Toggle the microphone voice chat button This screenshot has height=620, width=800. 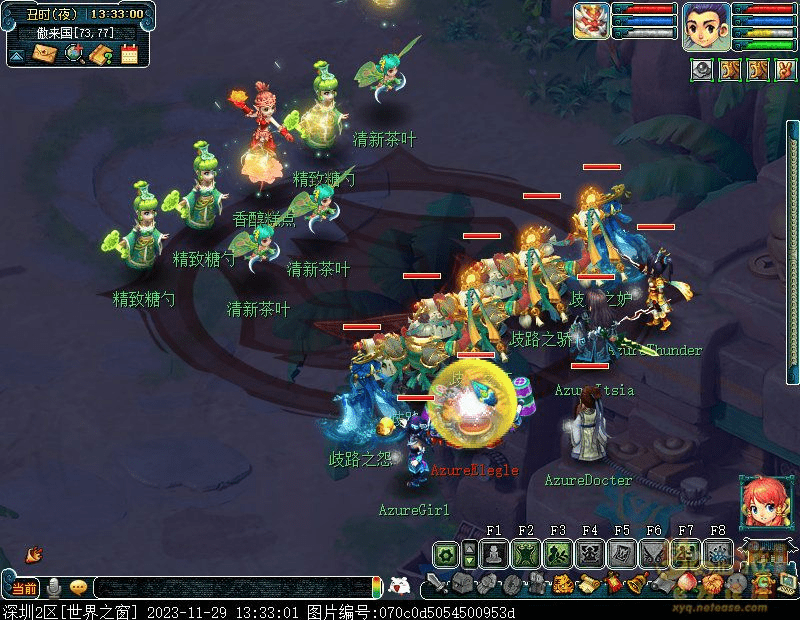click(54, 588)
